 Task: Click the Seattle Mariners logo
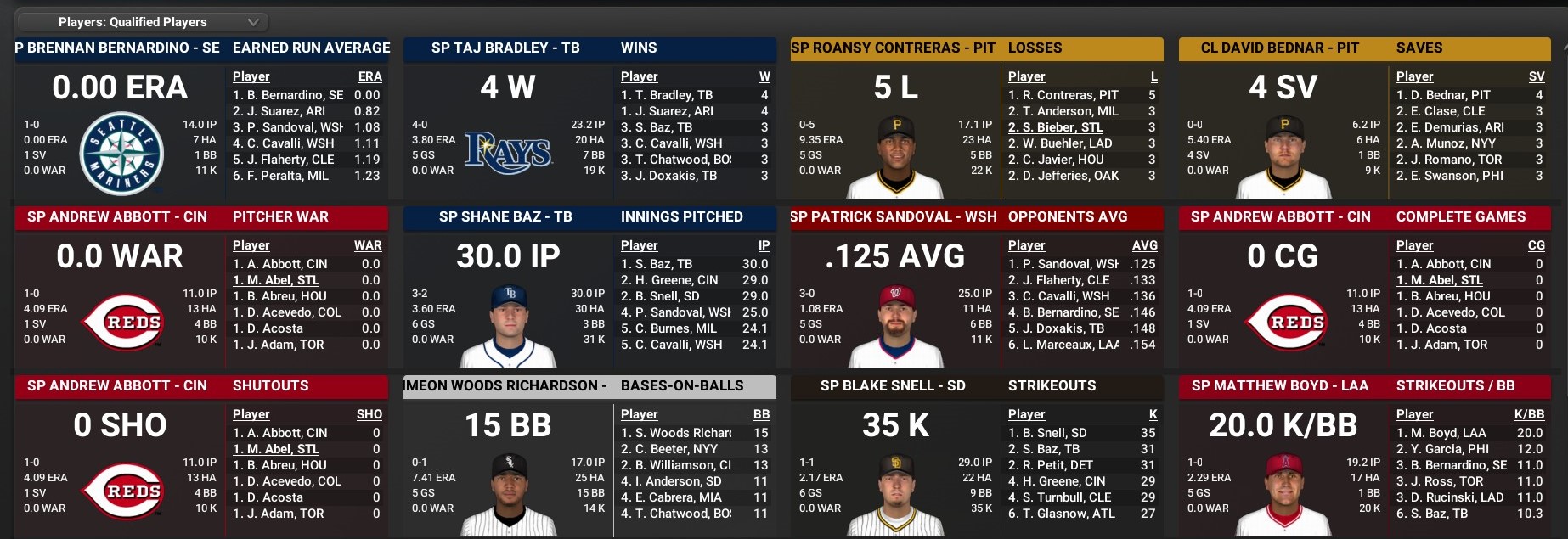pos(121,154)
